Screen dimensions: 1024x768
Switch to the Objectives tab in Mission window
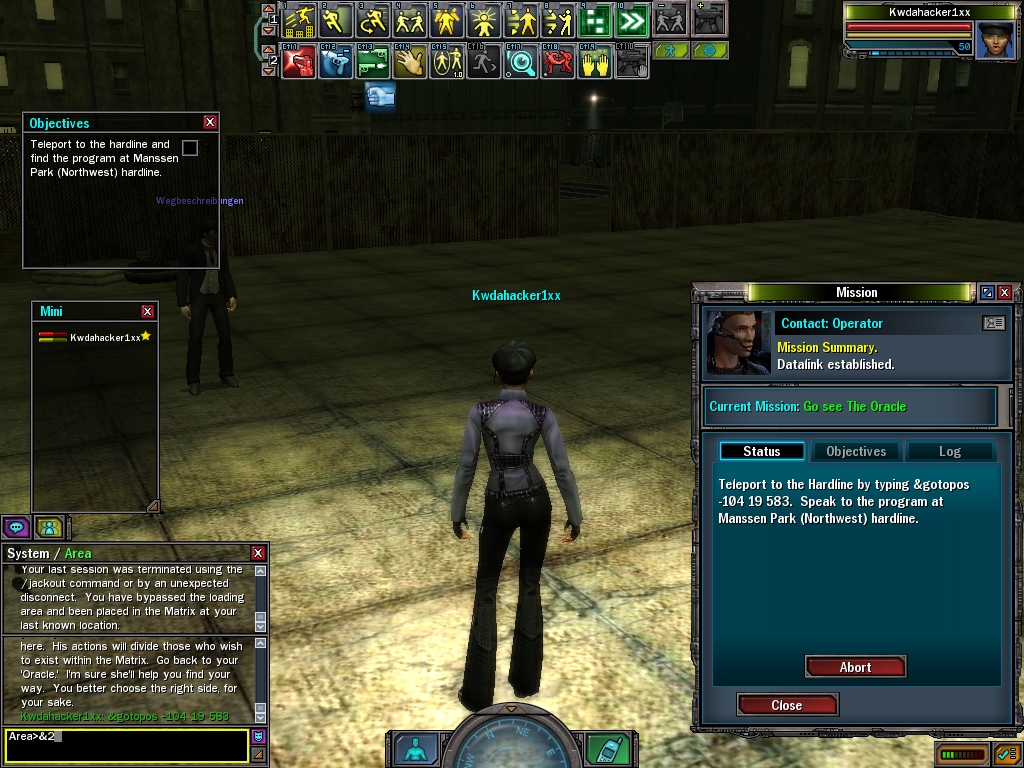click(x=856, y=451)
